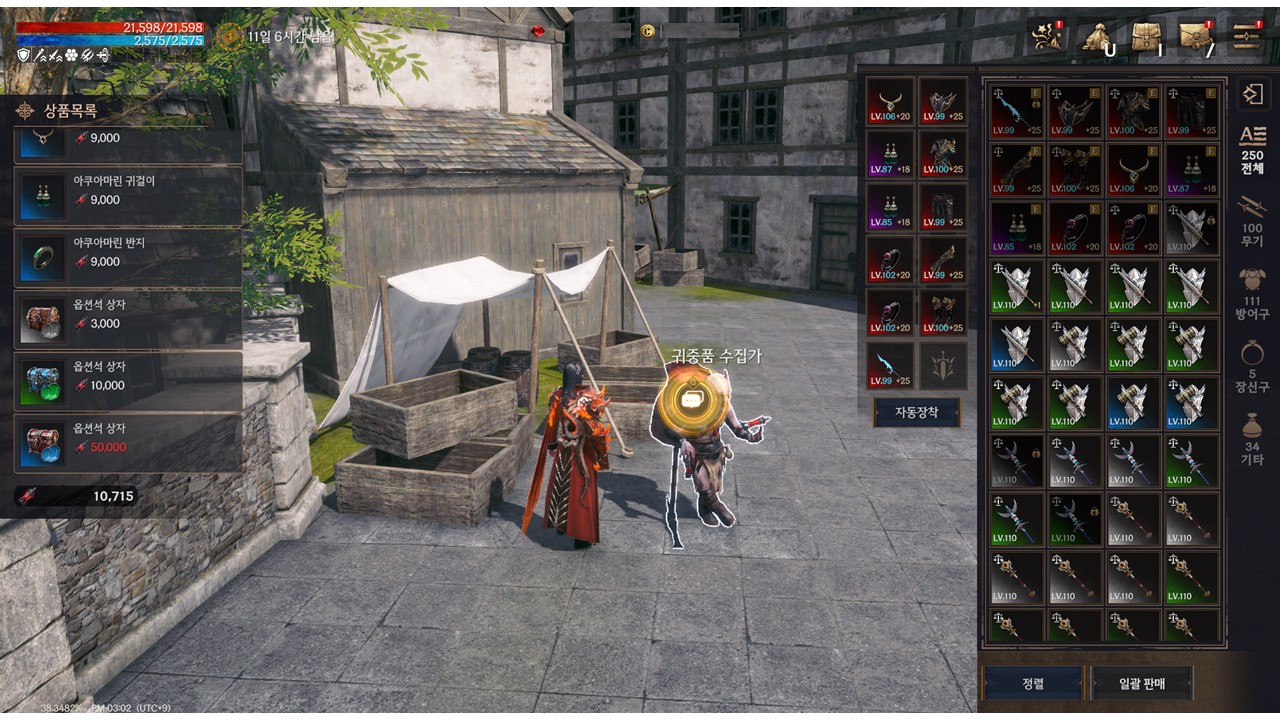Click the 자동장착 auto-equip button

[x=917, y=412]
